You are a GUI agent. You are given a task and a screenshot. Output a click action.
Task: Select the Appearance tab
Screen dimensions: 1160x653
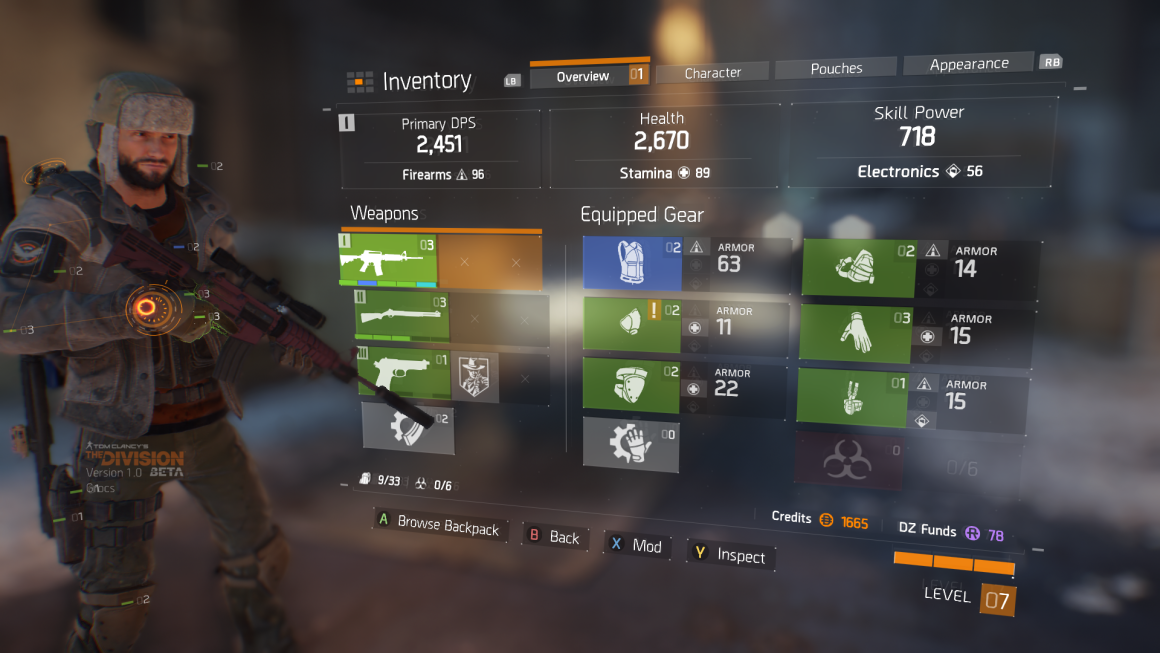point(968,64)
